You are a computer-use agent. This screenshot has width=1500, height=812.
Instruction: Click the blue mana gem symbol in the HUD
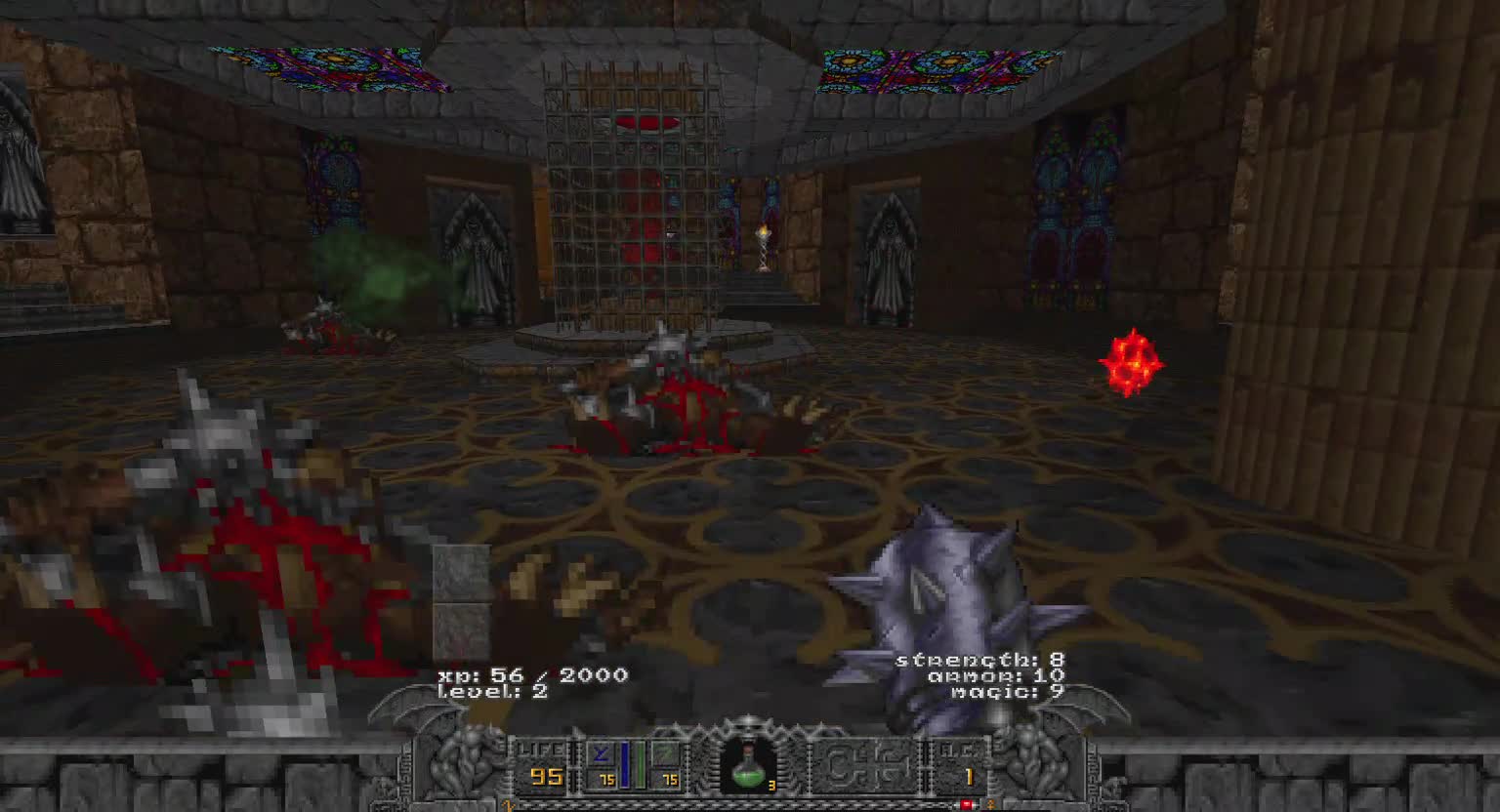[599, 751]
